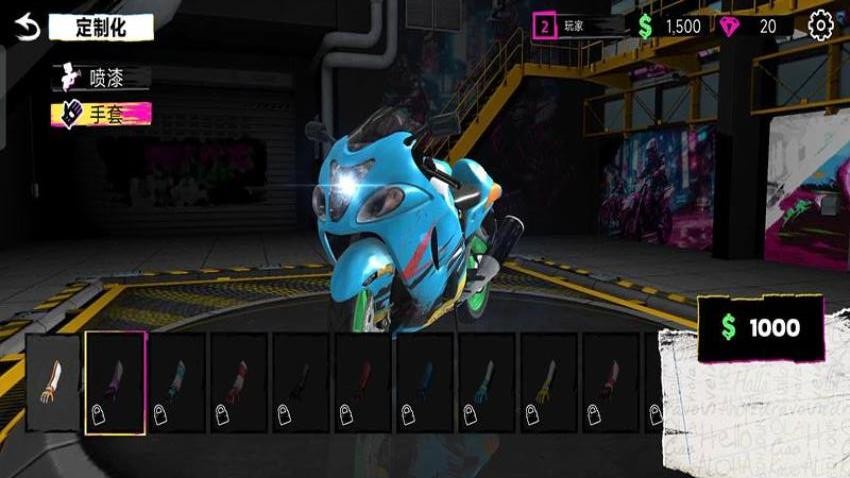The image size is (850, 478).
Task: Go back using the arrow button
Action: (28, 27)
